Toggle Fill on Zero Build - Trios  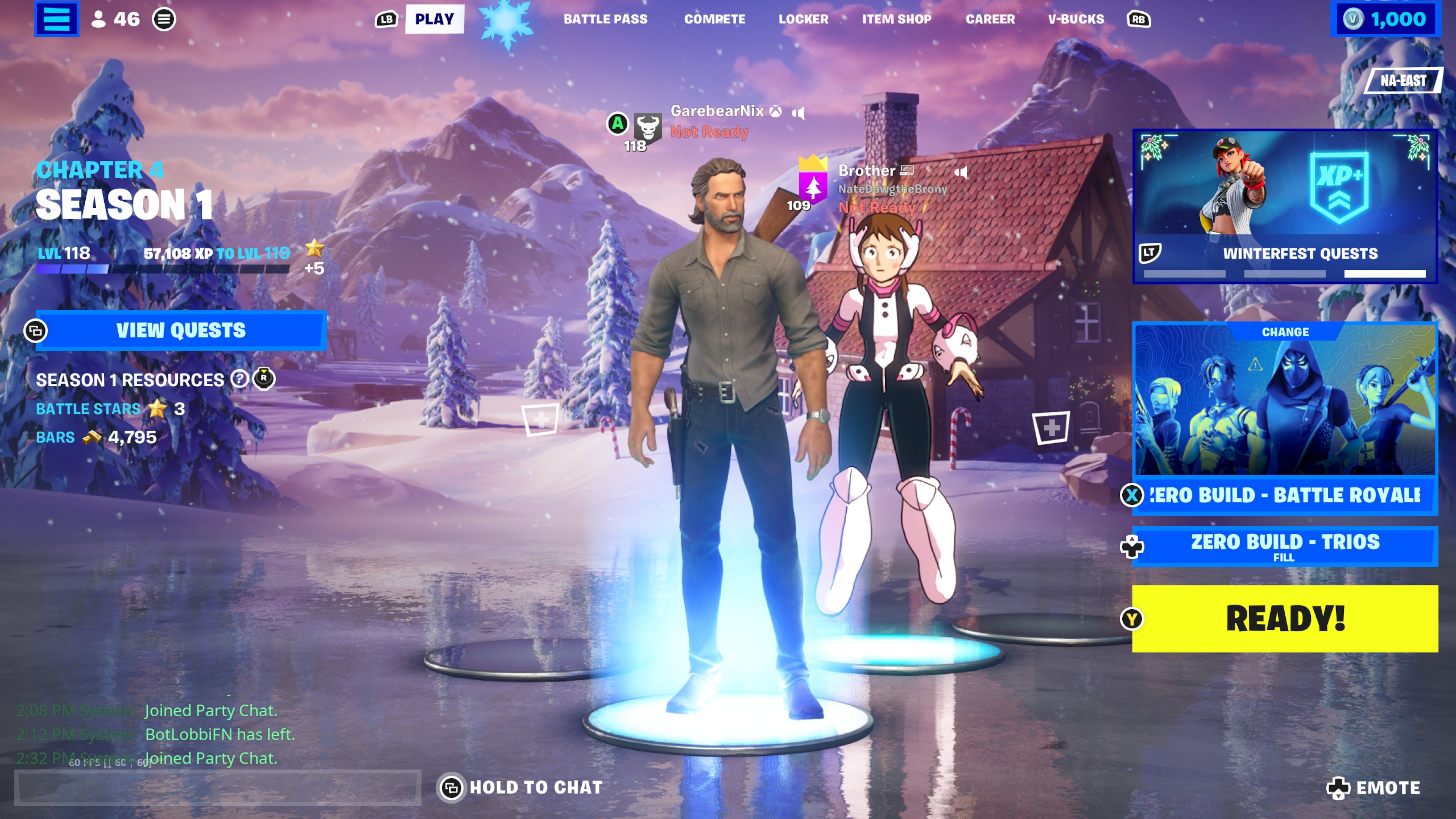[x=1284, y=546]
